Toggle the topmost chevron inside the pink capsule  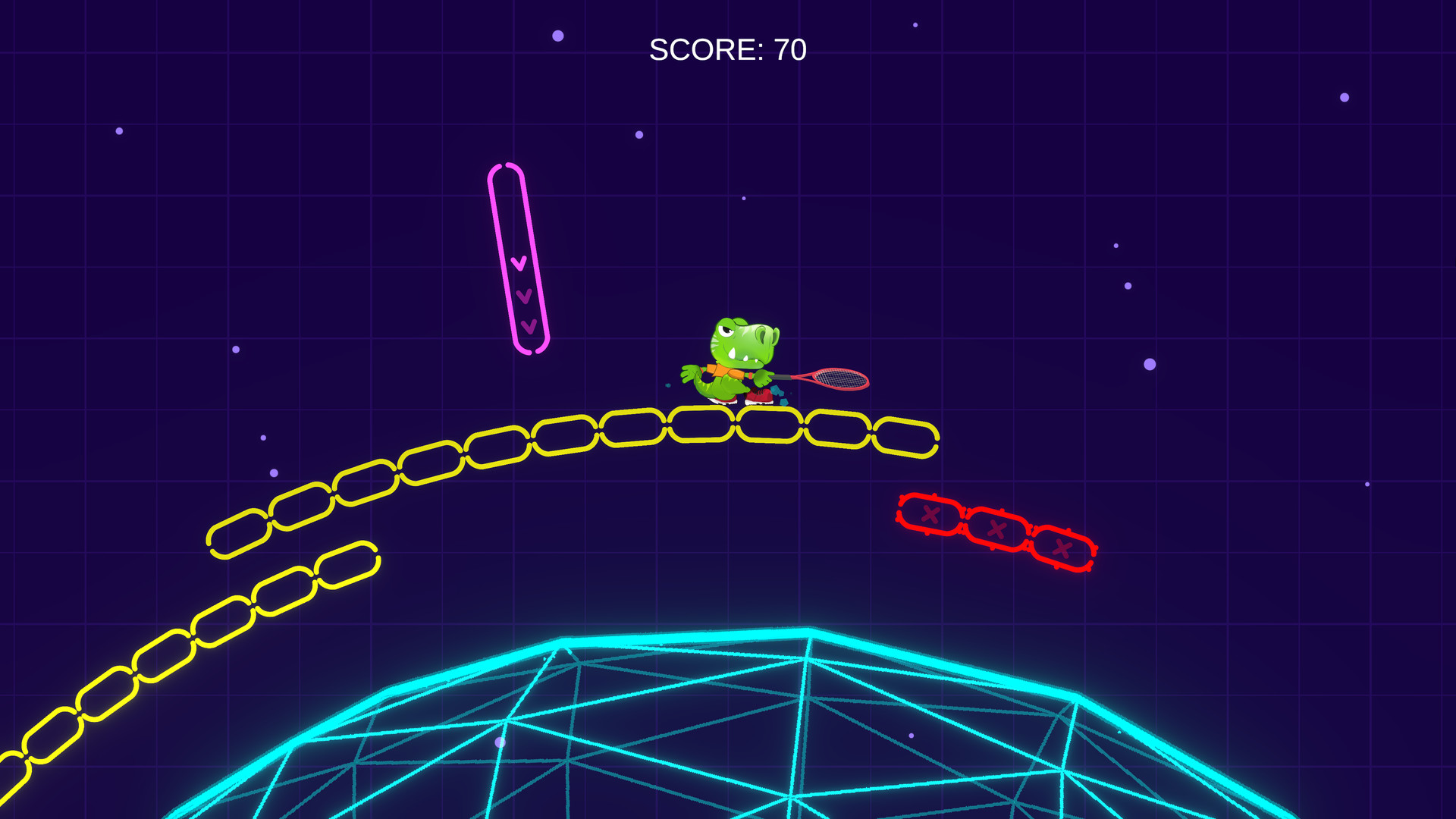pyautogui.click(x=519, y=263)
